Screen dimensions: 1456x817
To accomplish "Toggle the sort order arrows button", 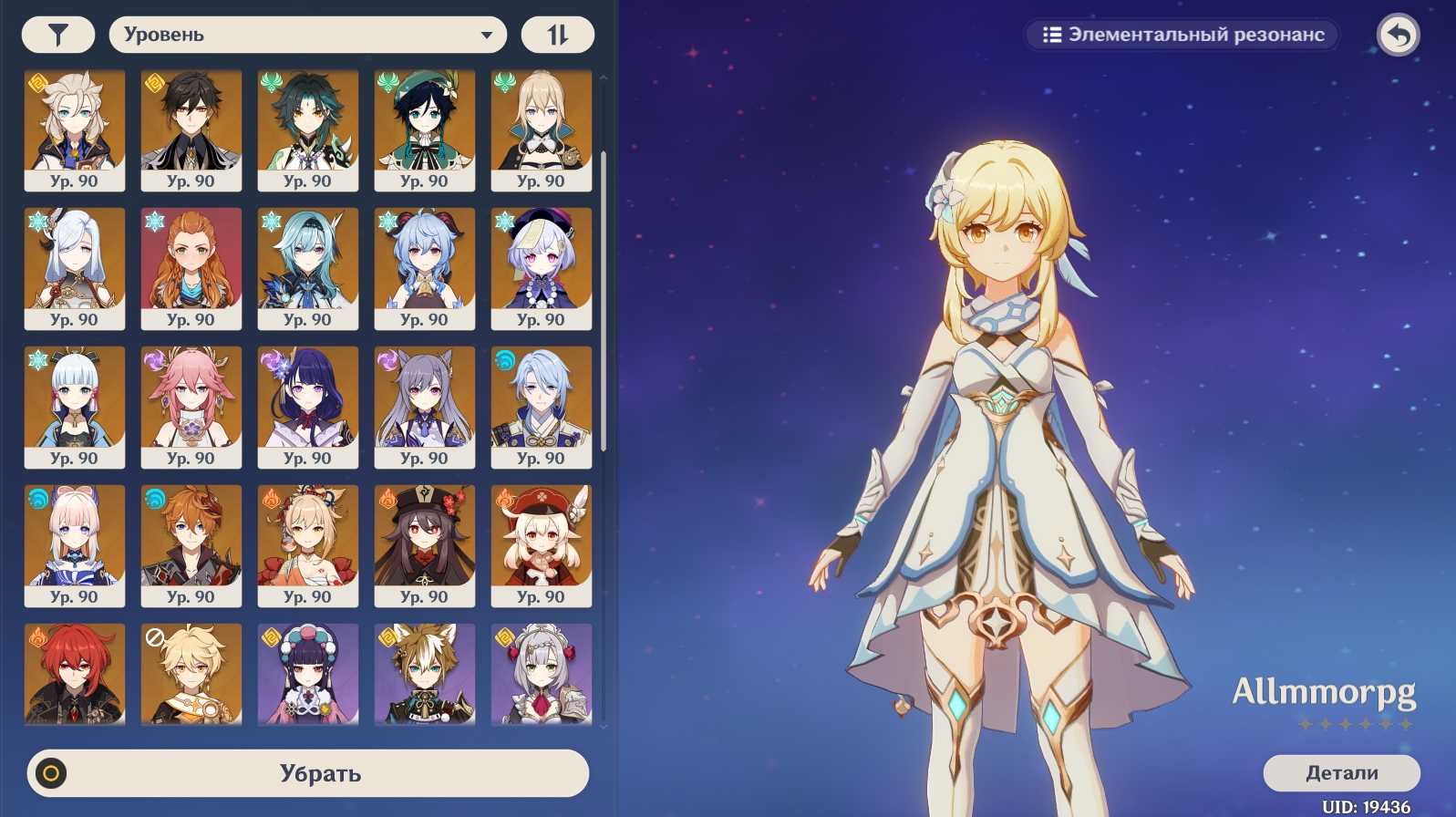I will tap(557, 35).
